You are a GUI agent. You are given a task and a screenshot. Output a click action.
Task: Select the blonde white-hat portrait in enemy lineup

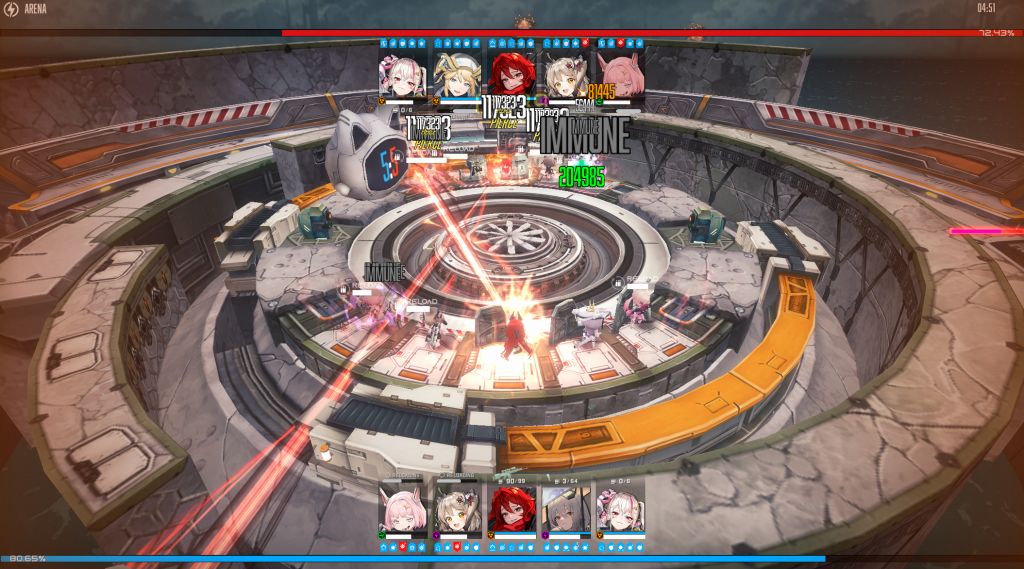pyautogui.click(x=457, y=73)
